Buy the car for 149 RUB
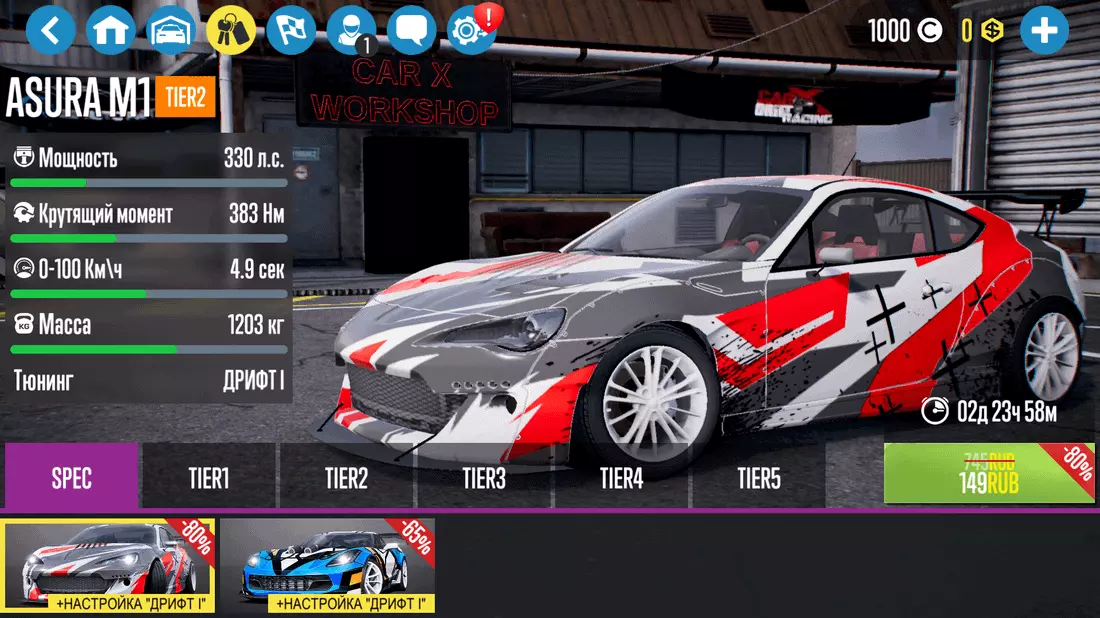Viewport: 1100px width, 618px height. click(988, 474)
